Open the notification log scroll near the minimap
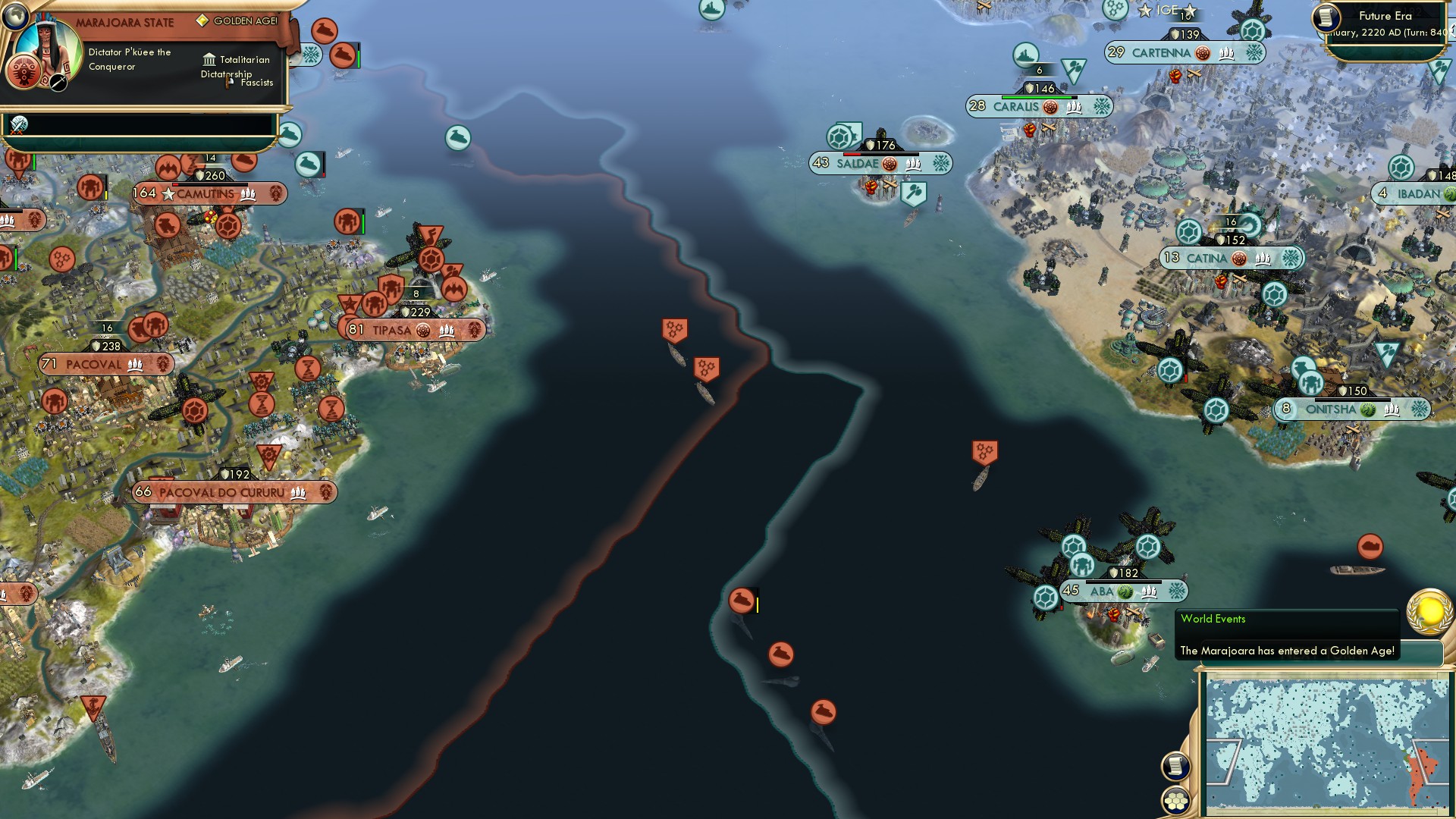This screenshot has height=819, width=1456. 1175,766
